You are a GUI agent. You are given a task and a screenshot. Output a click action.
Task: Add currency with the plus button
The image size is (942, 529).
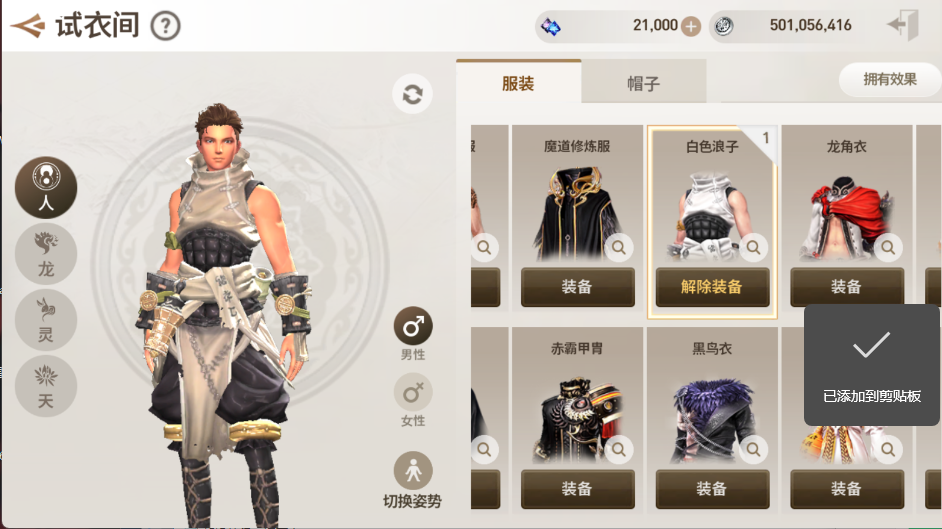691,26
